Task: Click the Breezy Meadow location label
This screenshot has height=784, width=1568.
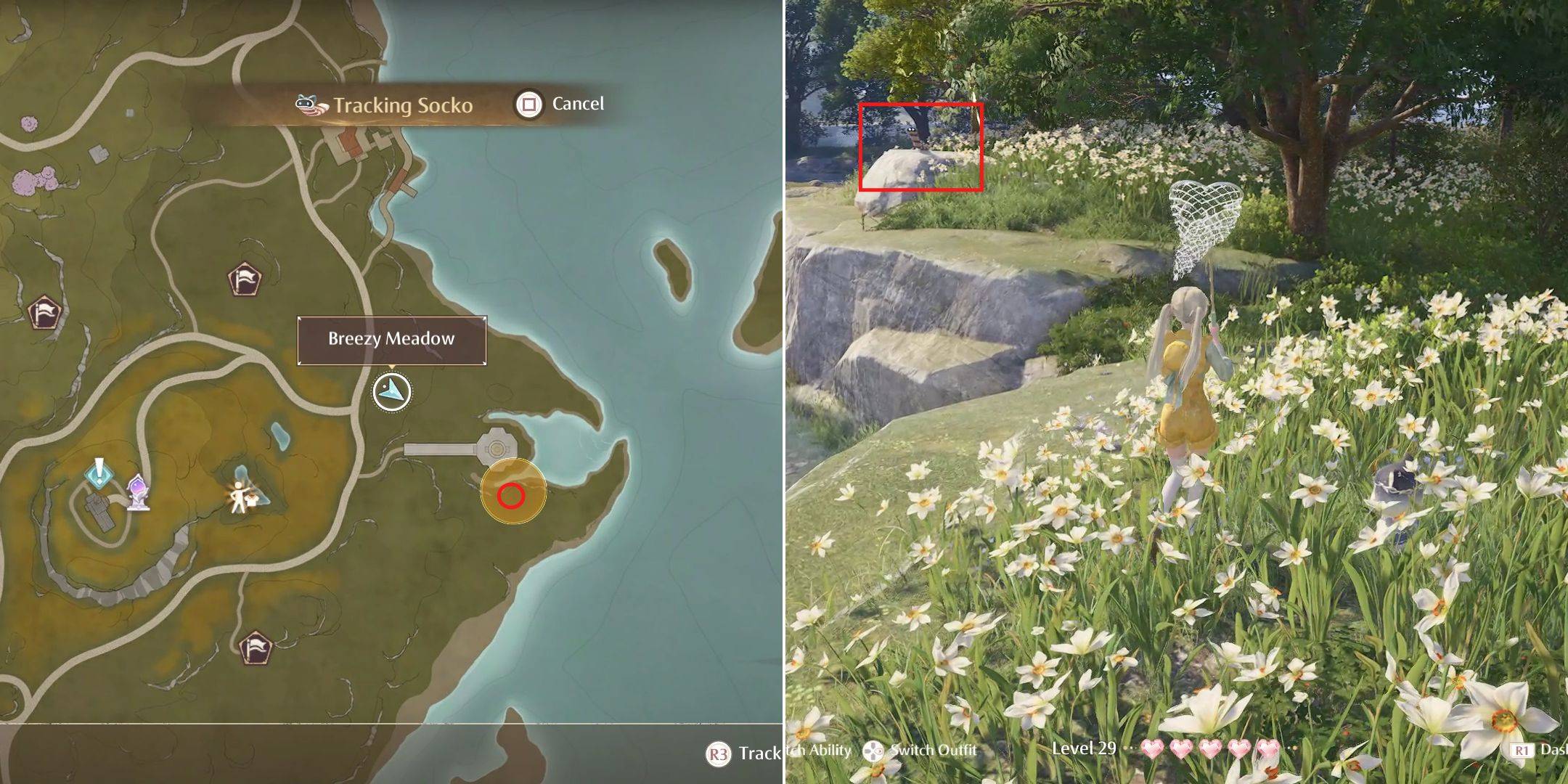Action: tap(391, 340)
